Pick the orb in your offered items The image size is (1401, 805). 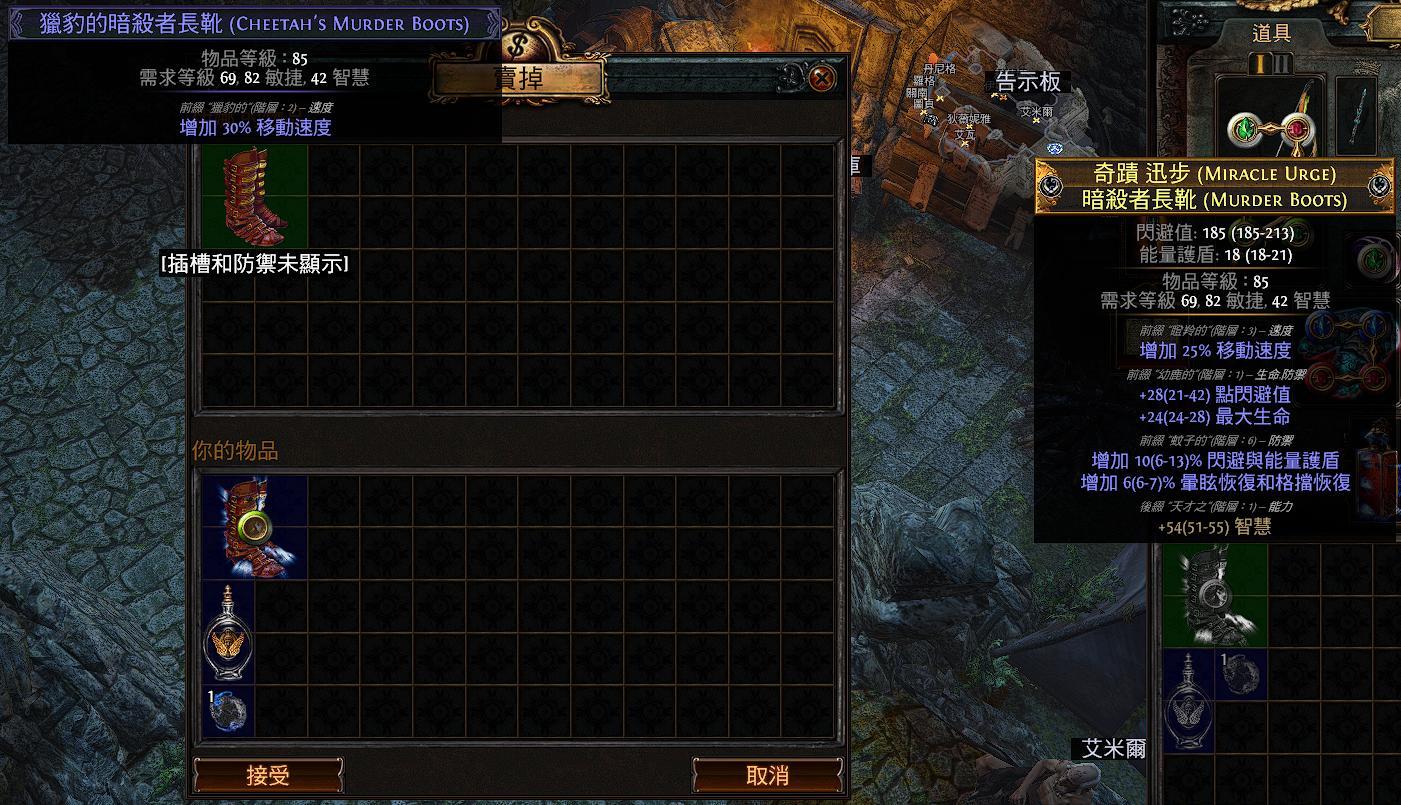coord(229,710)
